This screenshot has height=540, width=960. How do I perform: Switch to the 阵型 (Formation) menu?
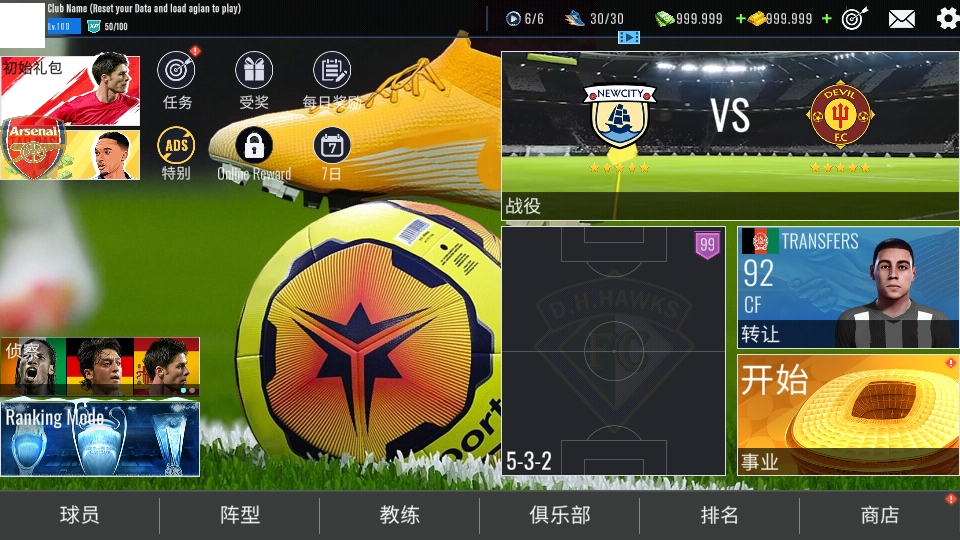pyautogui.click(x=240, y=515)
